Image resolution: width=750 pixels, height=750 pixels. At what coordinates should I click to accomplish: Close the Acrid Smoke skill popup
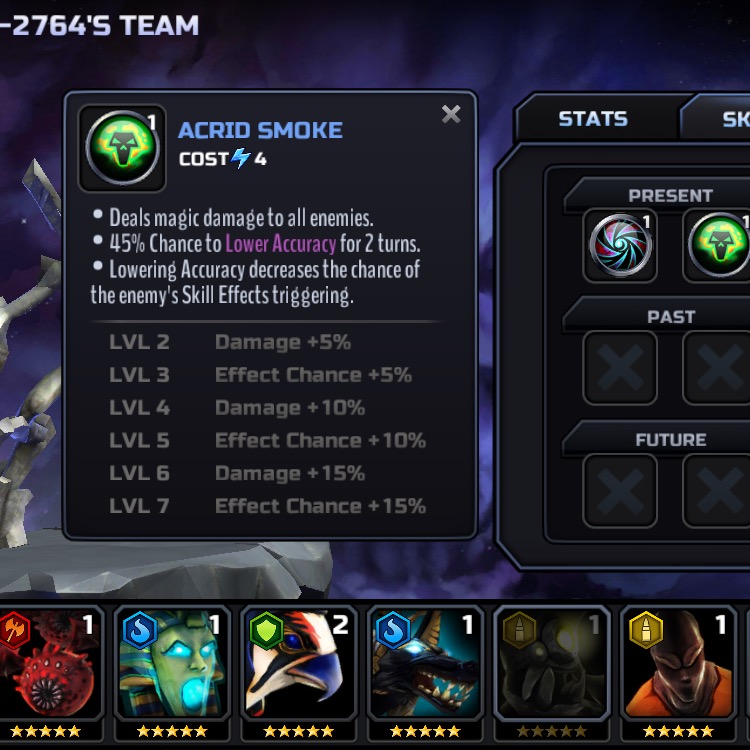pyautogui.click(x=451, y=114)
